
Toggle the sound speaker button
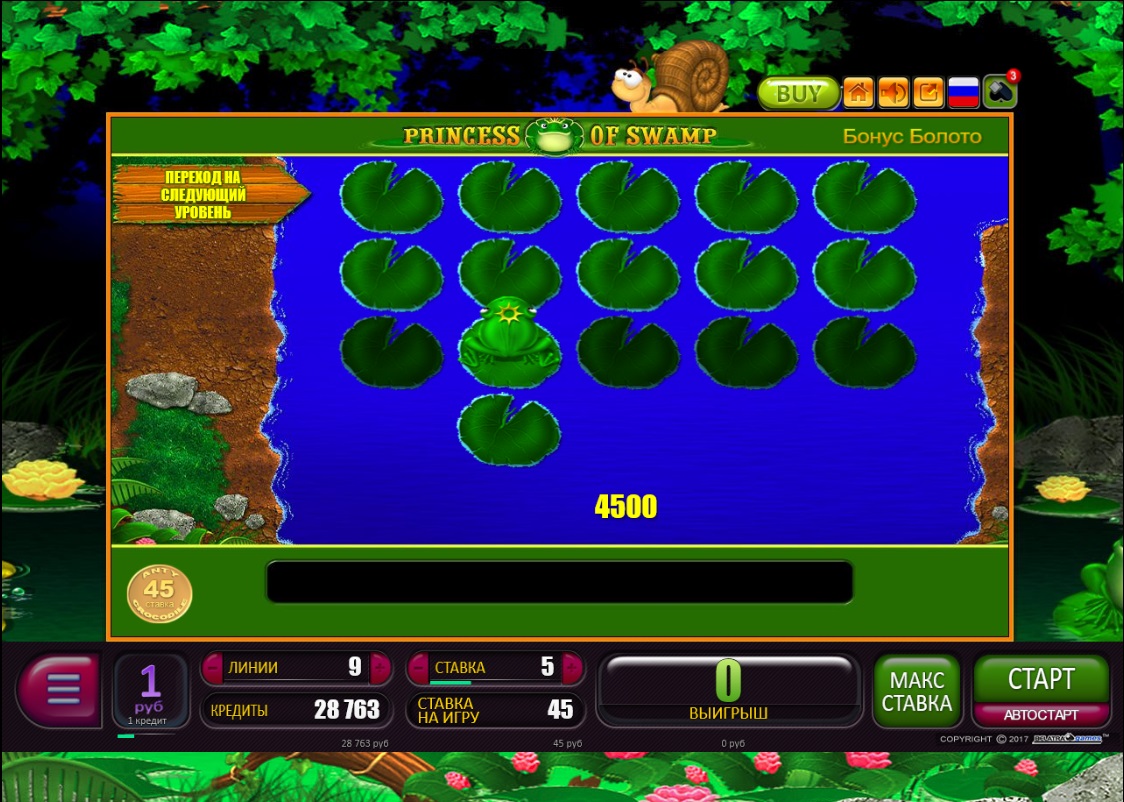pos(893,93)
